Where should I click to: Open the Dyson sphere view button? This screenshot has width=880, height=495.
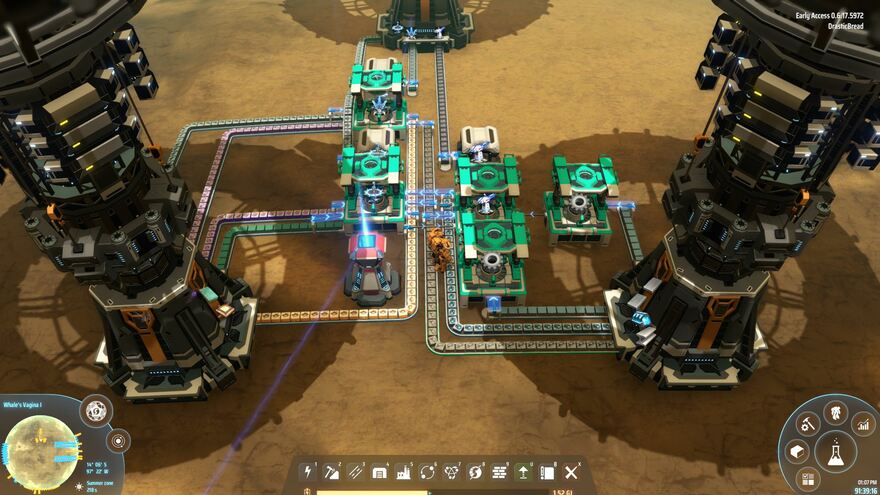96,411
